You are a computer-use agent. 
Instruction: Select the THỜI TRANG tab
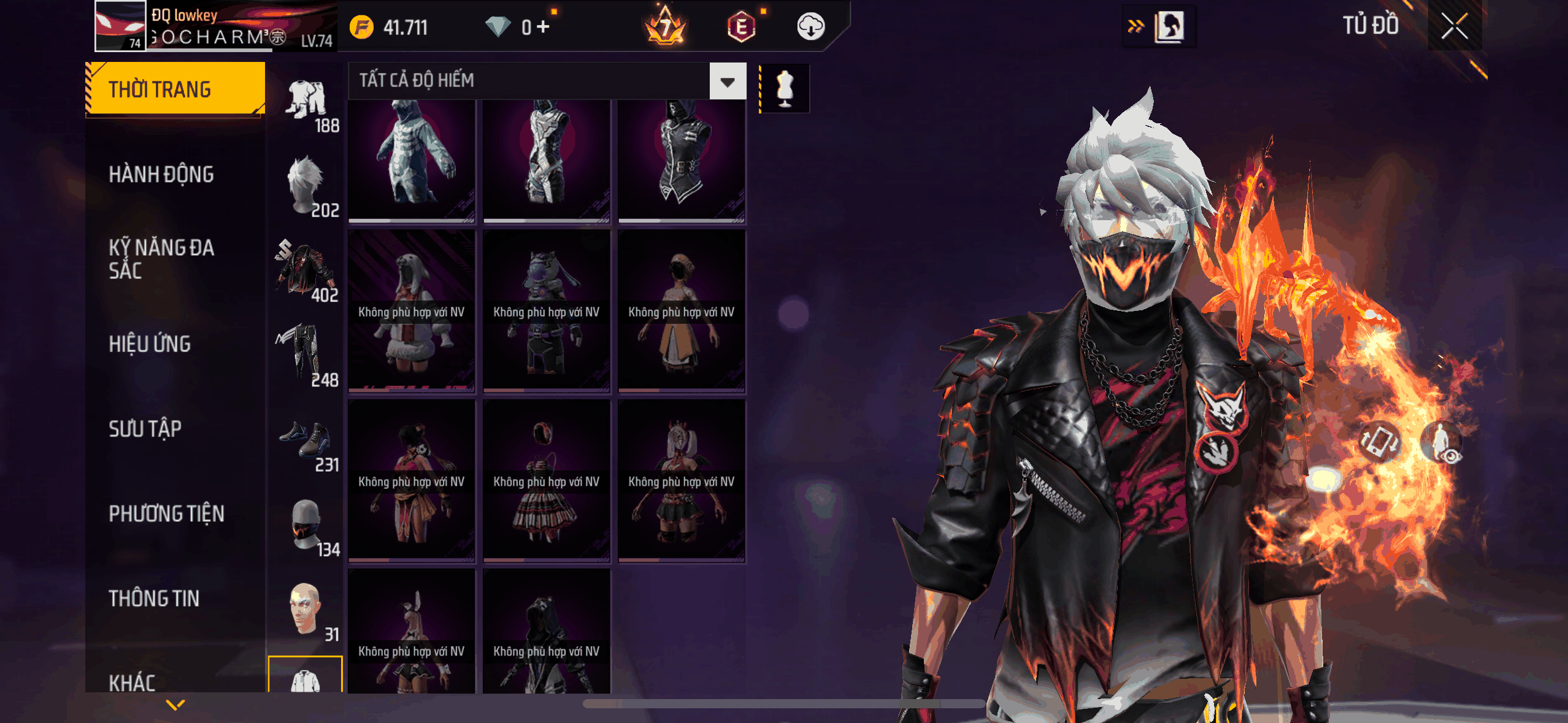point(175,90)
